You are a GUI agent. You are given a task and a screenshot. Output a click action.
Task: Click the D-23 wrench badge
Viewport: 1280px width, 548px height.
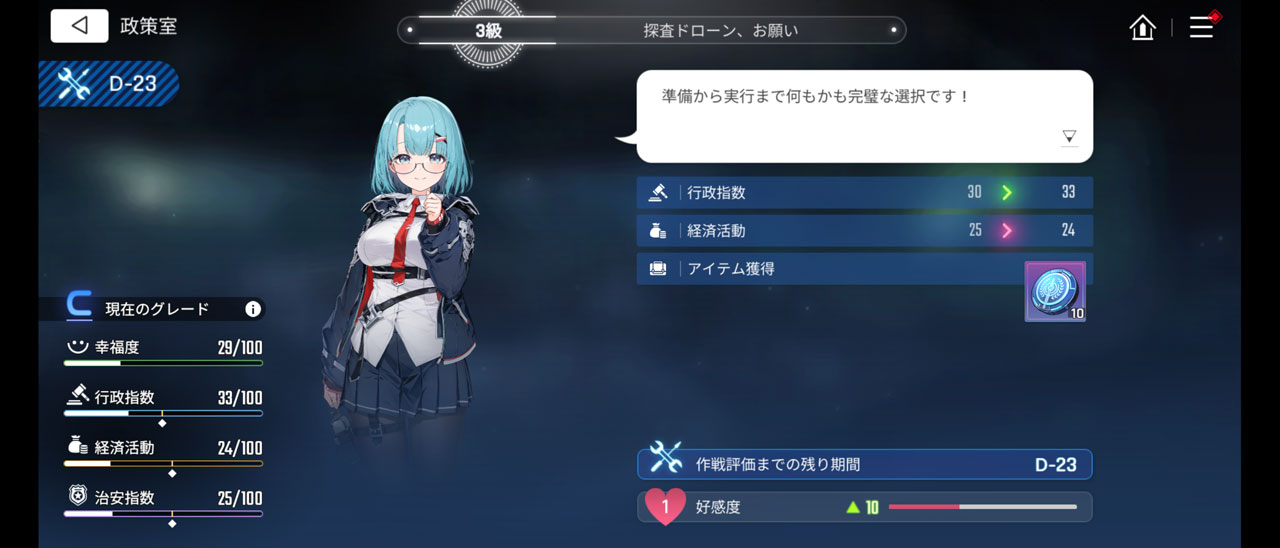109,84
